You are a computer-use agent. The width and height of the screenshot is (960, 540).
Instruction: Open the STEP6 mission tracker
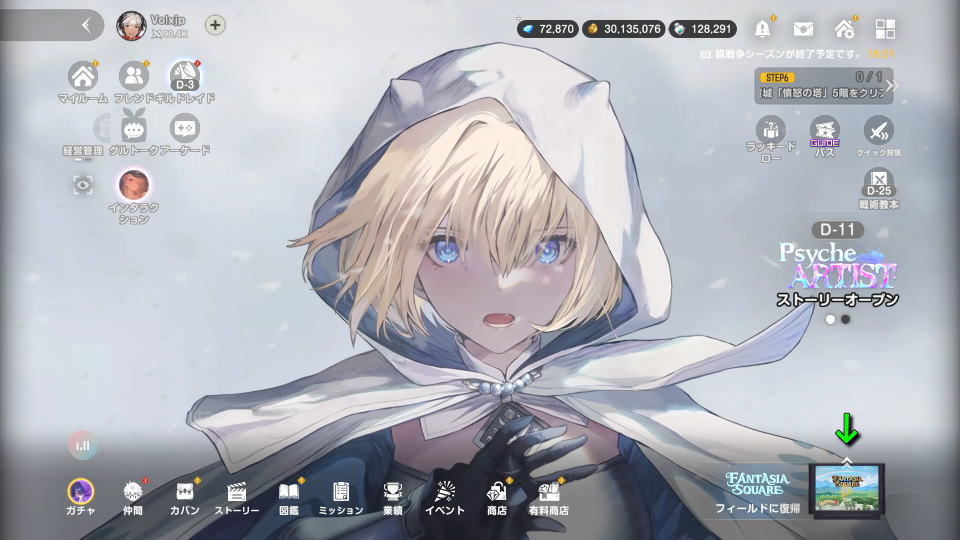click(x=820, y=85)
